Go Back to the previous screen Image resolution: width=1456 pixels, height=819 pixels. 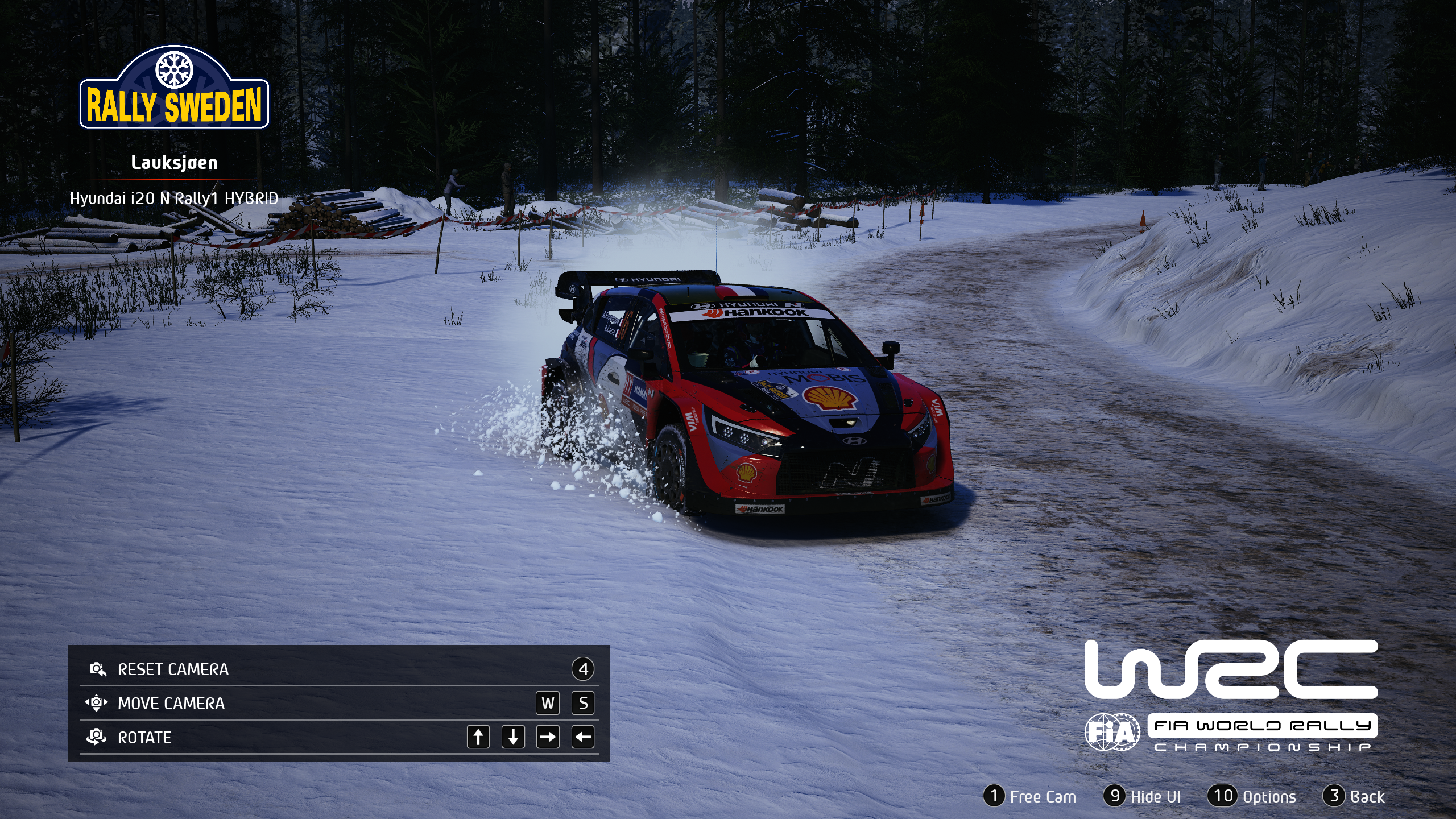pos(1354,796)
